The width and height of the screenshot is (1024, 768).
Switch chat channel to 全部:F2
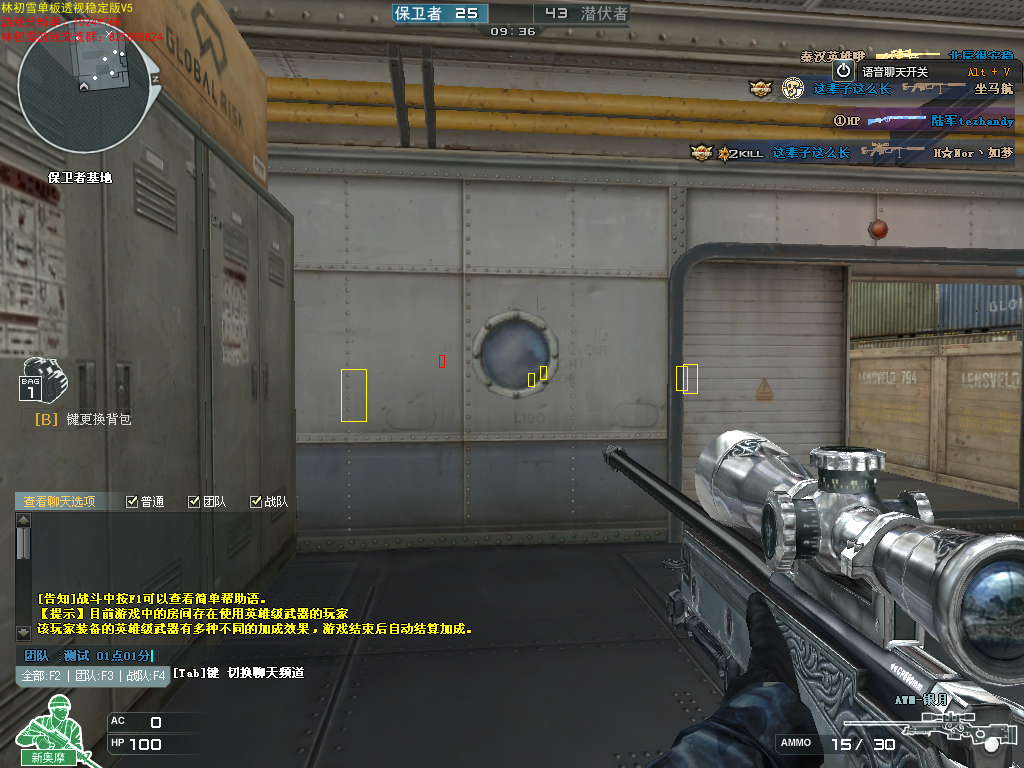pos(43,675)
